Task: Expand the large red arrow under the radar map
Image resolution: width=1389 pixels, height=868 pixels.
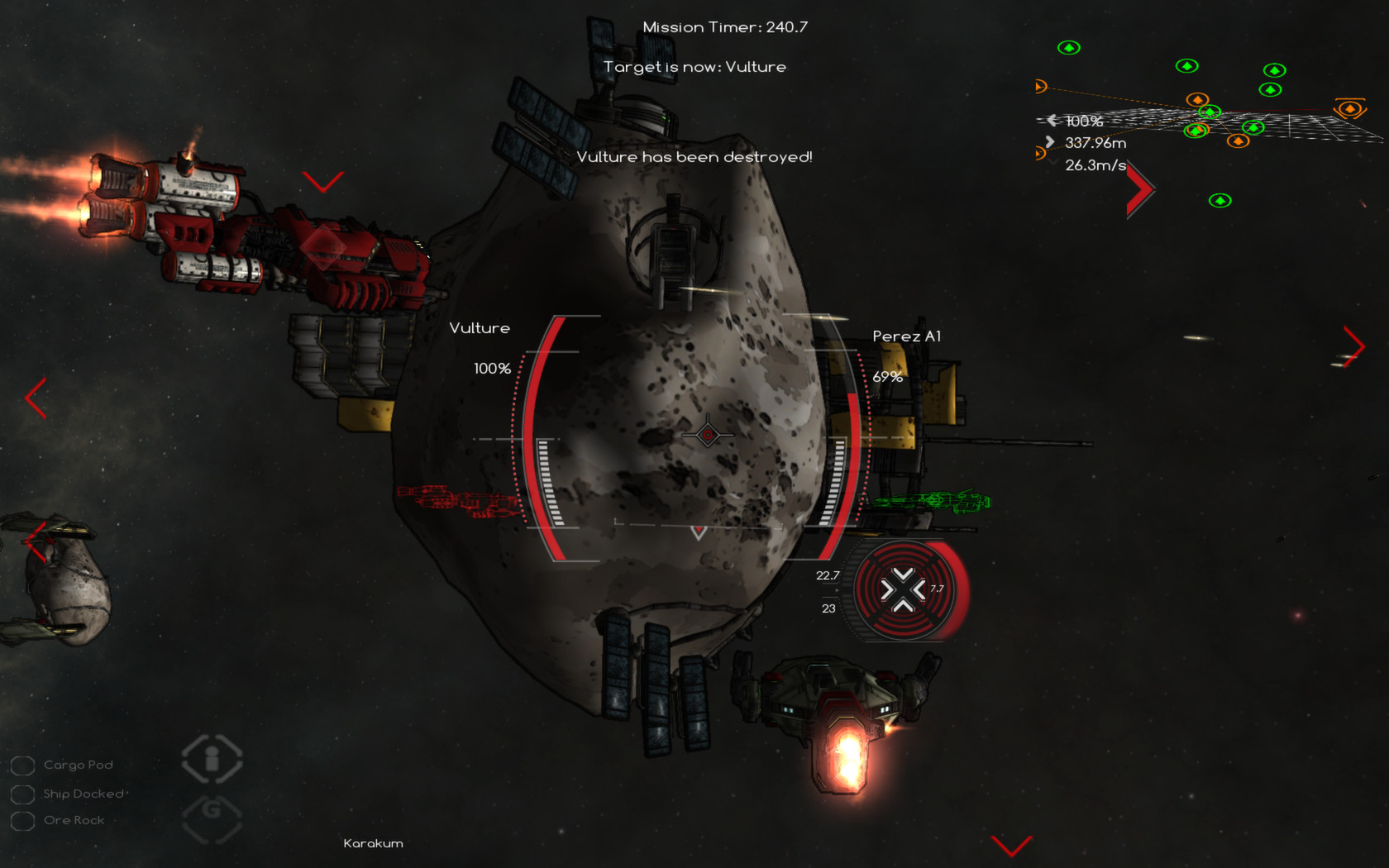Action: click(1141, 188)
